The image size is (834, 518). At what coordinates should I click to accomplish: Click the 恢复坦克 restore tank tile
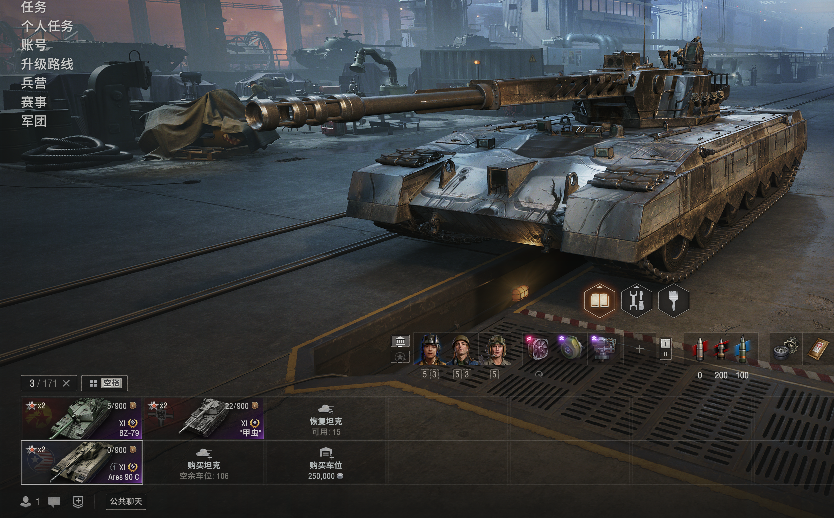325,418
